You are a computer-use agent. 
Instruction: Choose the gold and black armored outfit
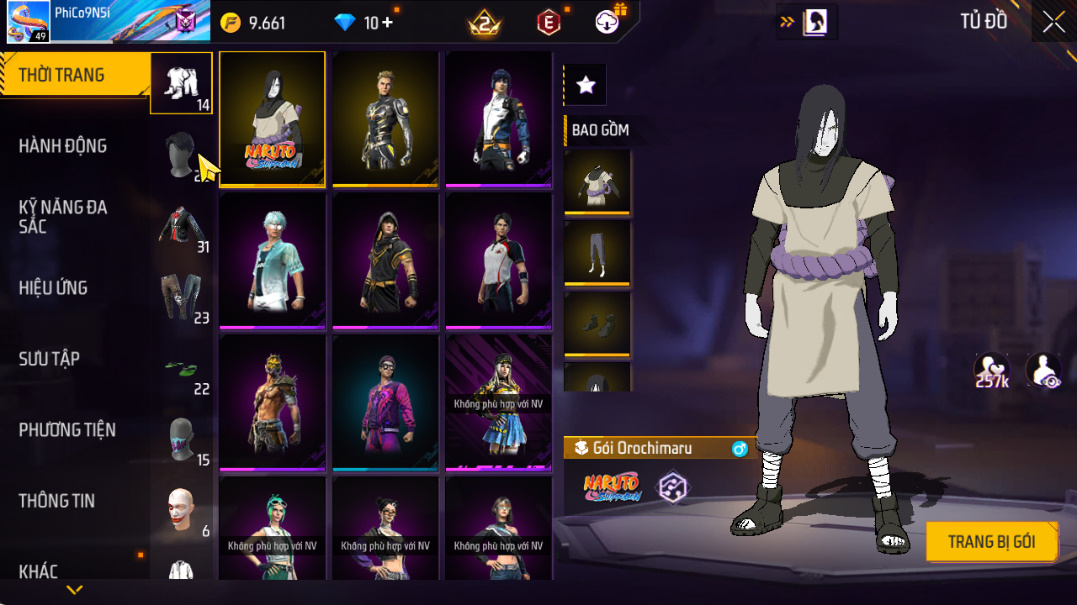[x=385, y=118]
